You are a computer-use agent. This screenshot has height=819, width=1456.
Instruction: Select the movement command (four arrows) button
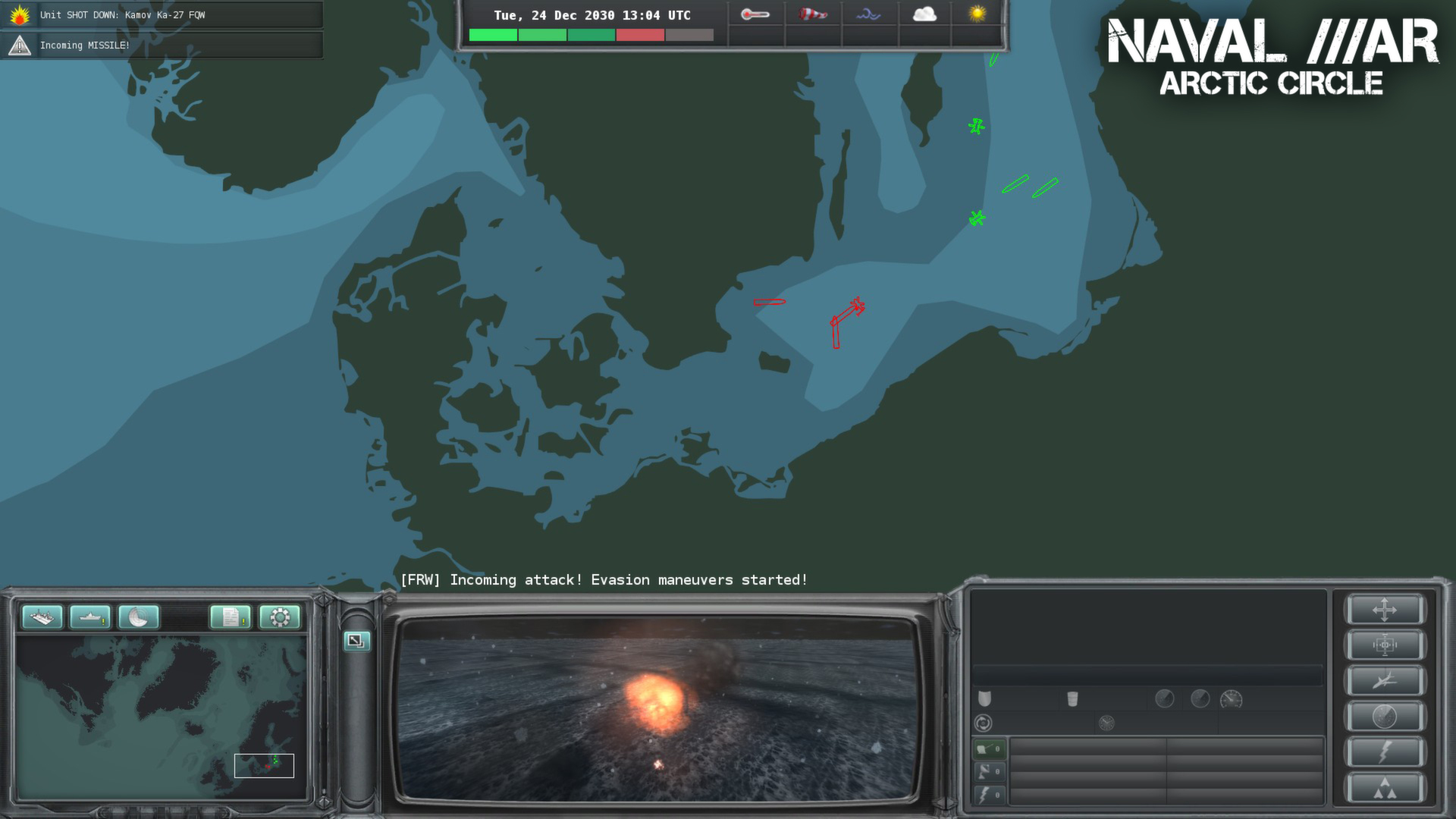[1385, 610]
